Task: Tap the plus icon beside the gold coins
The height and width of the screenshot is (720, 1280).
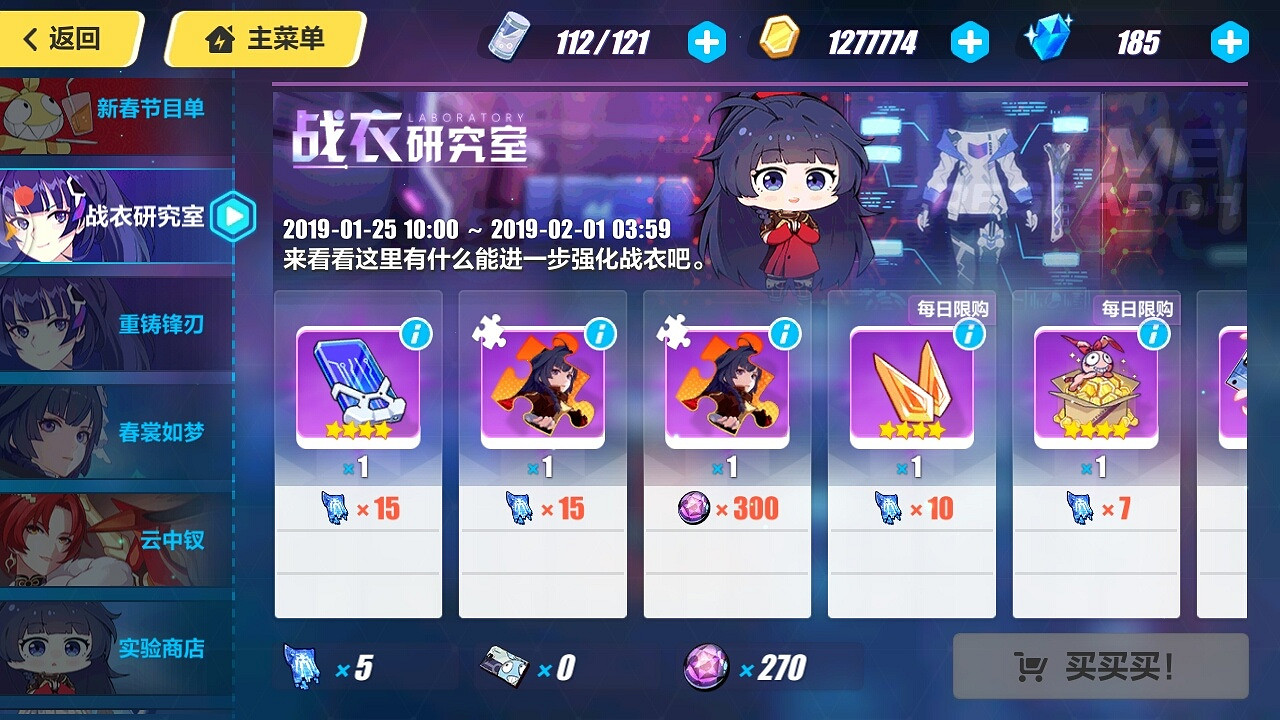Action: (x=969, y=42)
